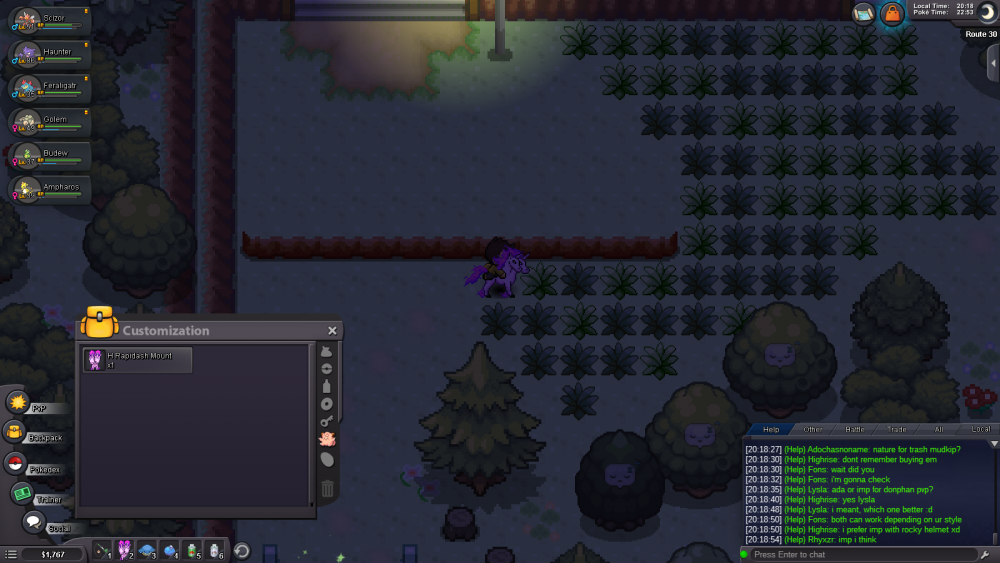Select the H.Rapidash Mount item
Image resolution: width=1000 pixels, height=563 pixels.
138,360
